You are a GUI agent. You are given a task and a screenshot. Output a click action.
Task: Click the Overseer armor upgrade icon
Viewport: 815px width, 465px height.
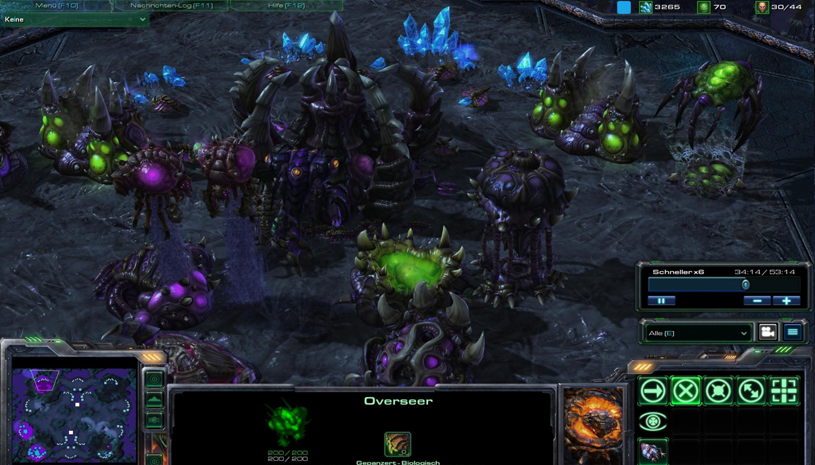[397, 443]
